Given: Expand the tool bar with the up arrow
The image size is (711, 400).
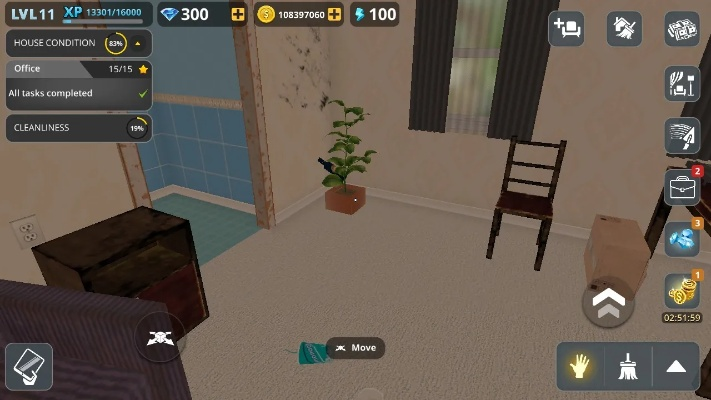Looking at the screenshot, I should point(675,367).
